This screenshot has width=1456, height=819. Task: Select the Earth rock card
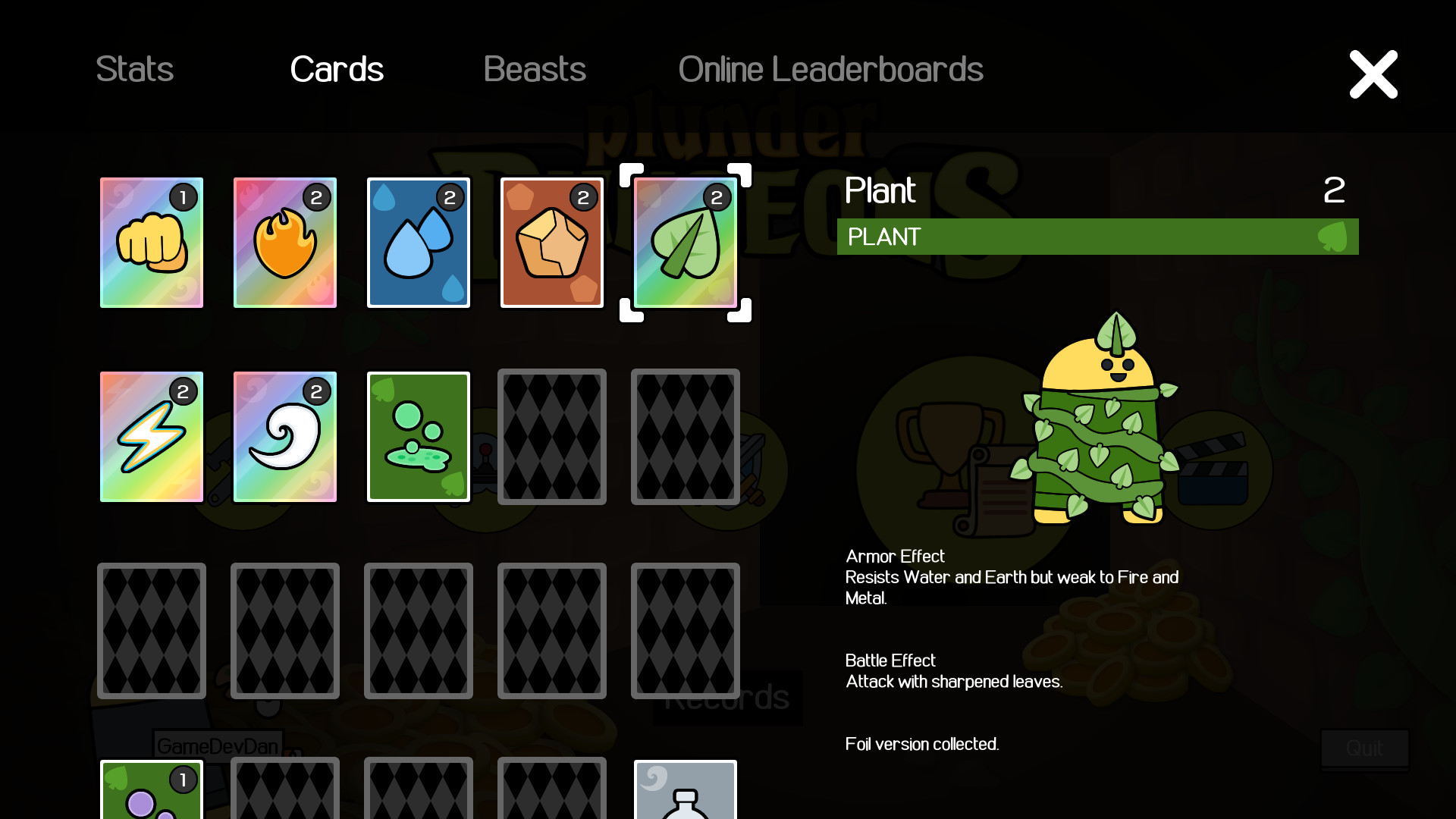pos(551,243)
